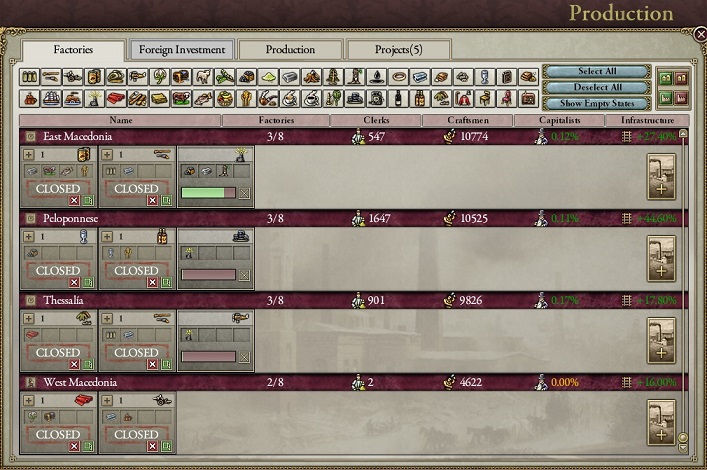Sort by the Factories column header
The height and width of the screenshot is (470, 707).
pyautogui.click(x=275, y=120)
